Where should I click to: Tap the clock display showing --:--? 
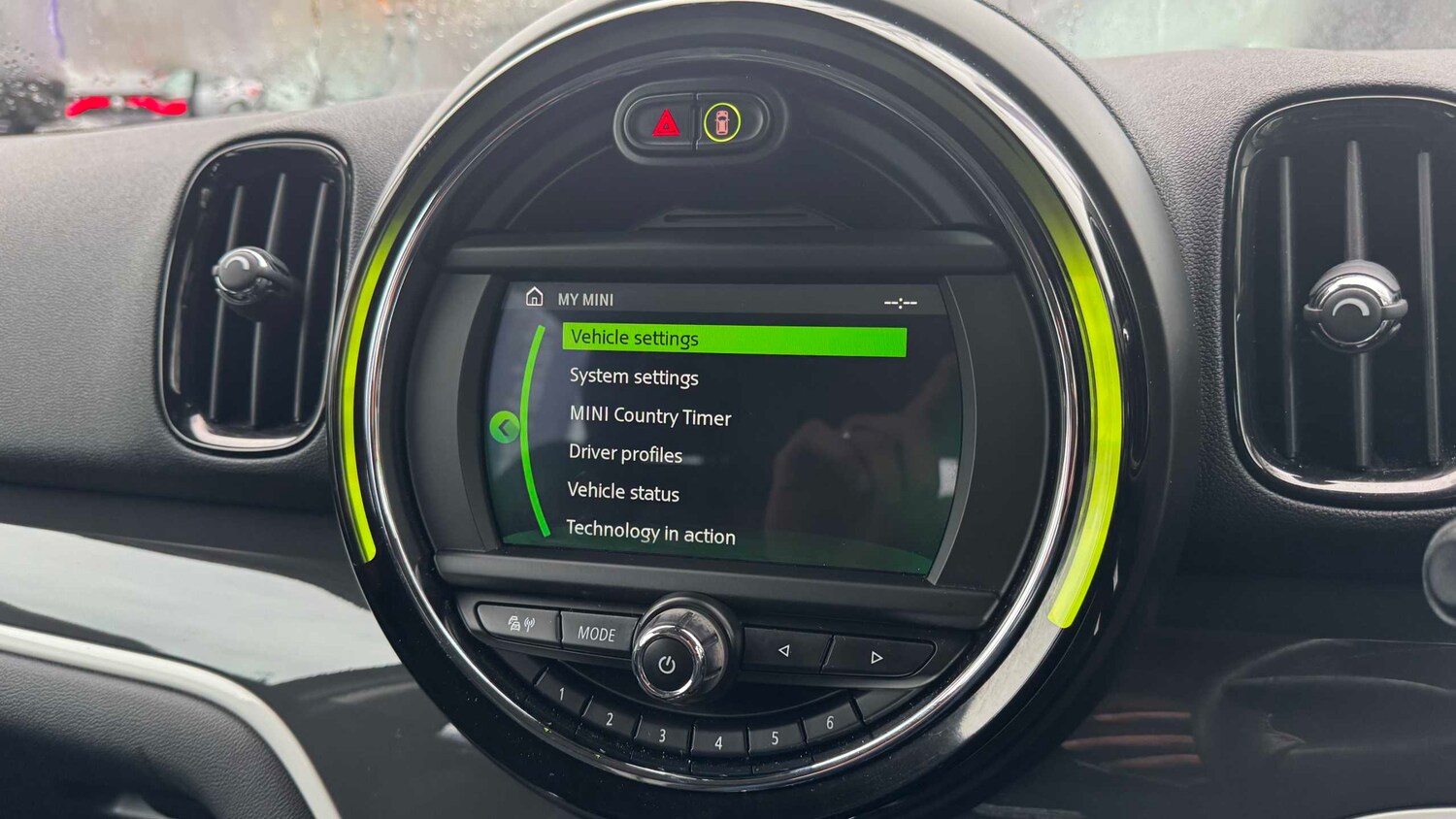[899, 302]
